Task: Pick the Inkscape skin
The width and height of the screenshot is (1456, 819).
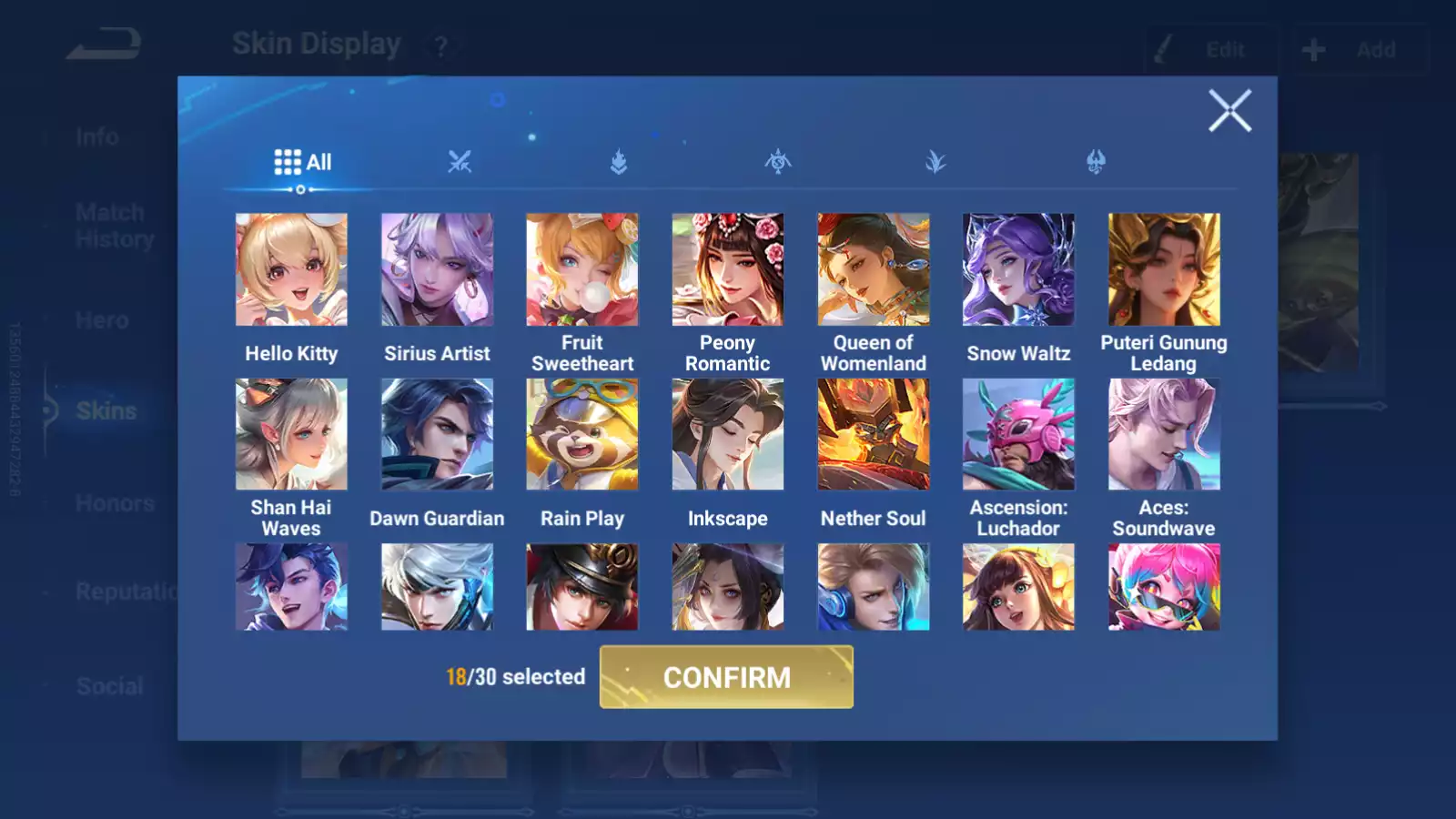Action: pos(727,434)
